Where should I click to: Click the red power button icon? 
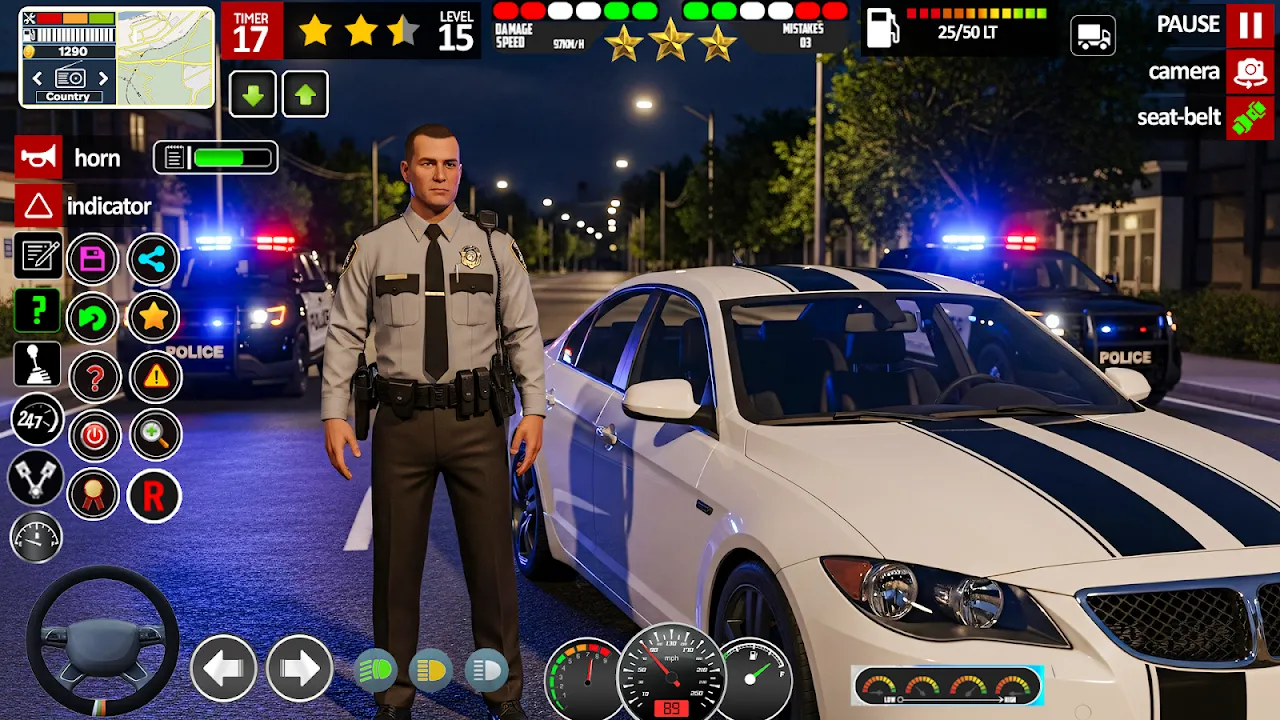coord(94,436)
